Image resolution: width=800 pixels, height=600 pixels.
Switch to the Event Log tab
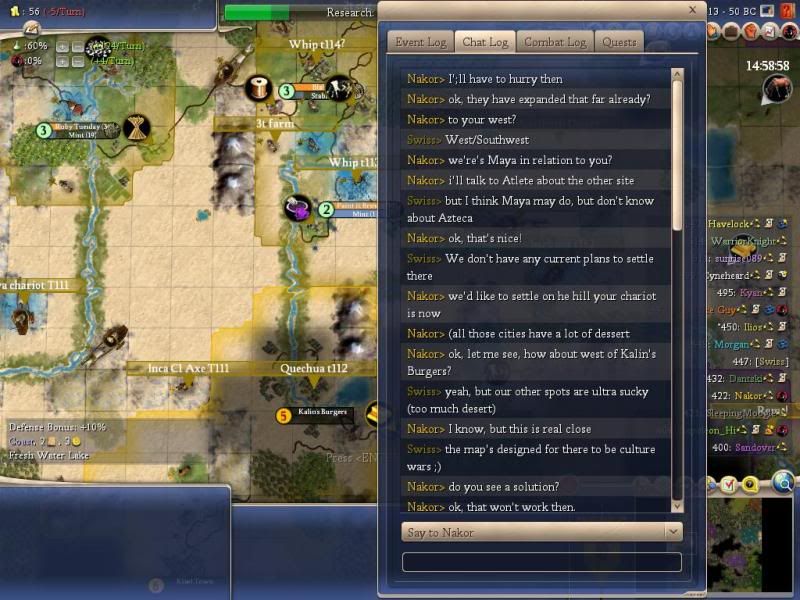pyautogui.click(x=420, y=42)
